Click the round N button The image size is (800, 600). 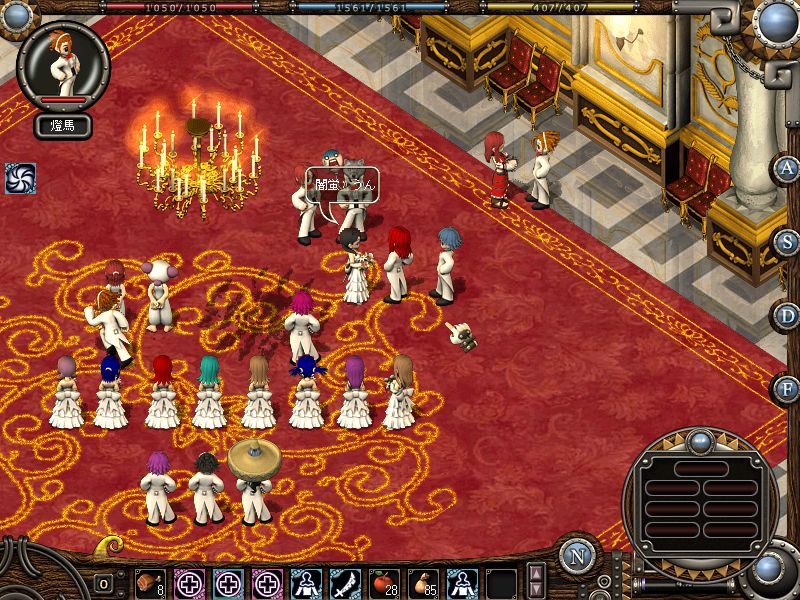pos(577,557)
